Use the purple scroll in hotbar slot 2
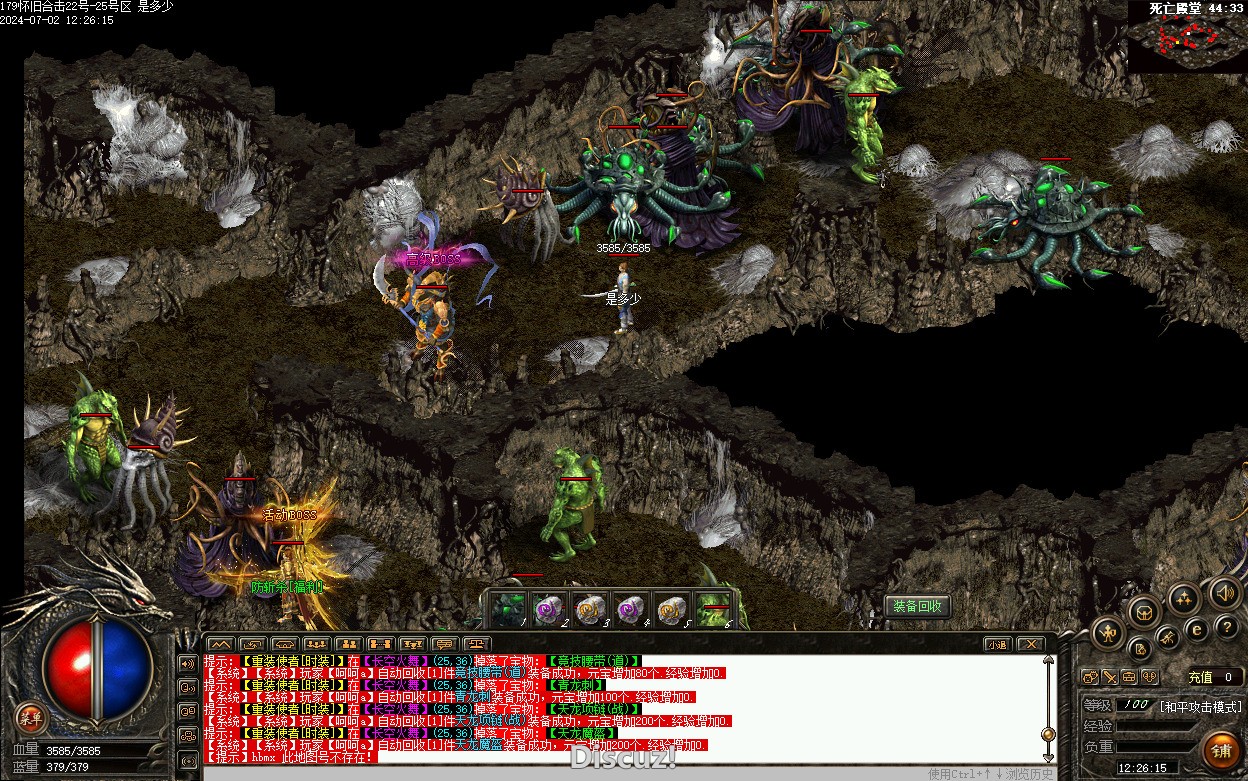Image resolution: width=1248 pixels, height=781 pixels. (x=549, y=607)
